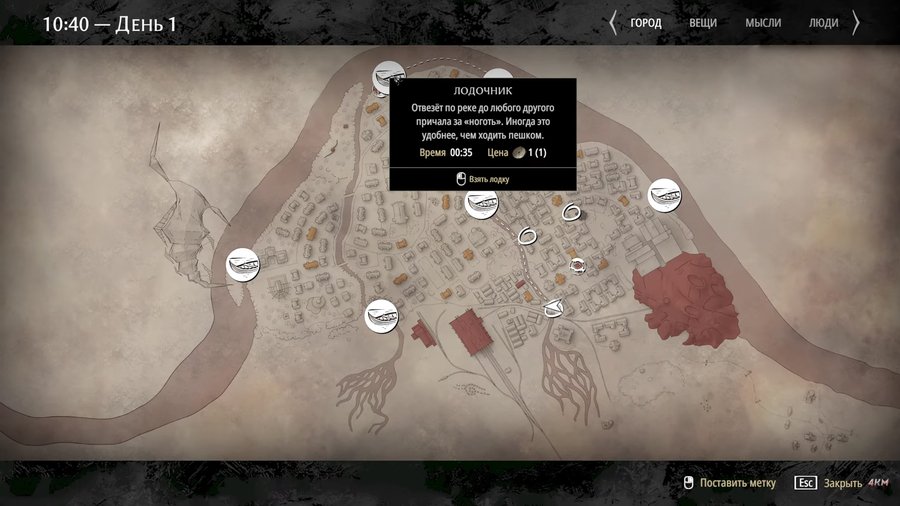Screen dimensions: 900x506
Task: Click the red-centered circular map marker
Action: (577, 265)
